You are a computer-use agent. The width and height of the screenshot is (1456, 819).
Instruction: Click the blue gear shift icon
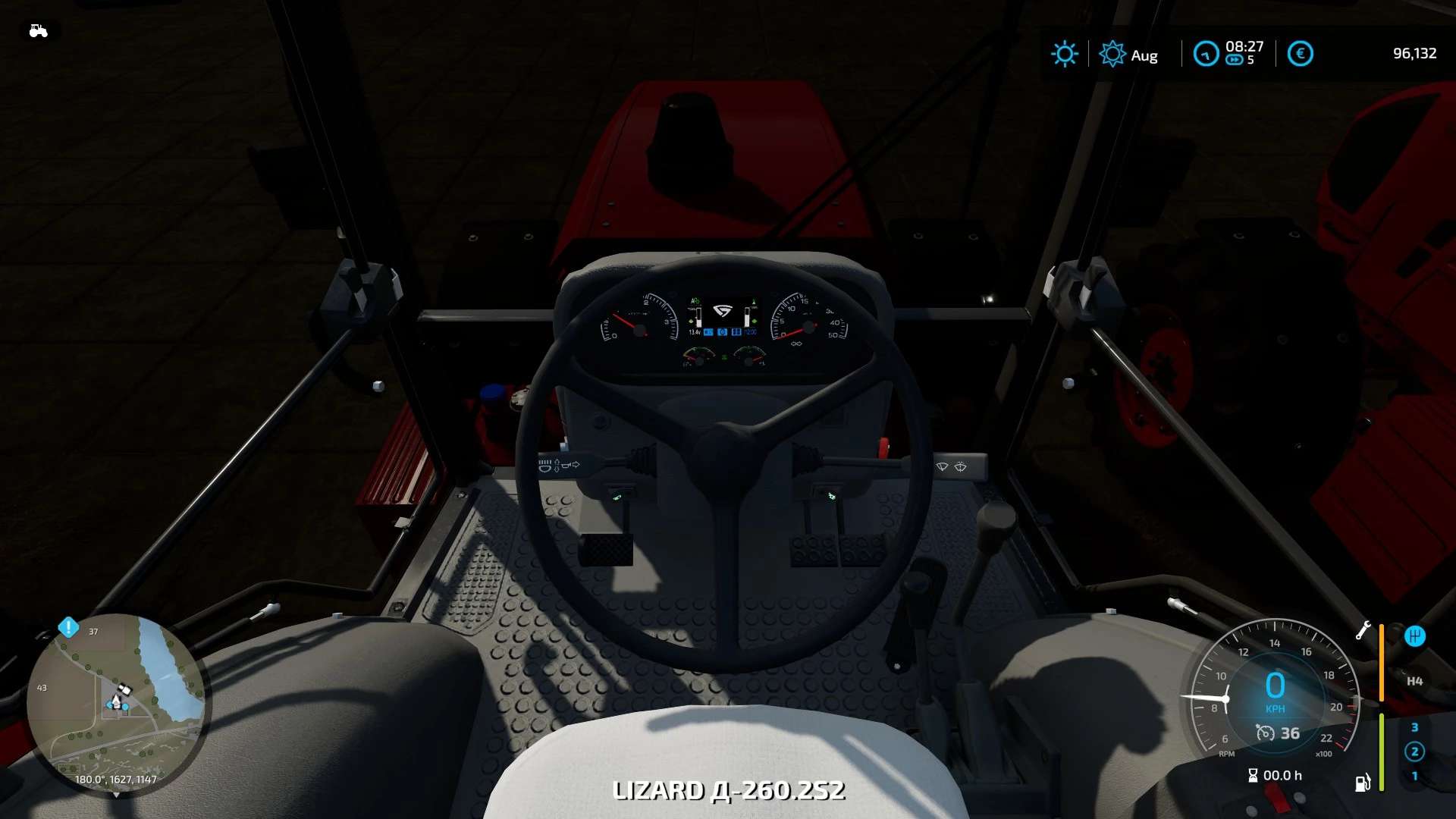click(x=1414, y=636)
